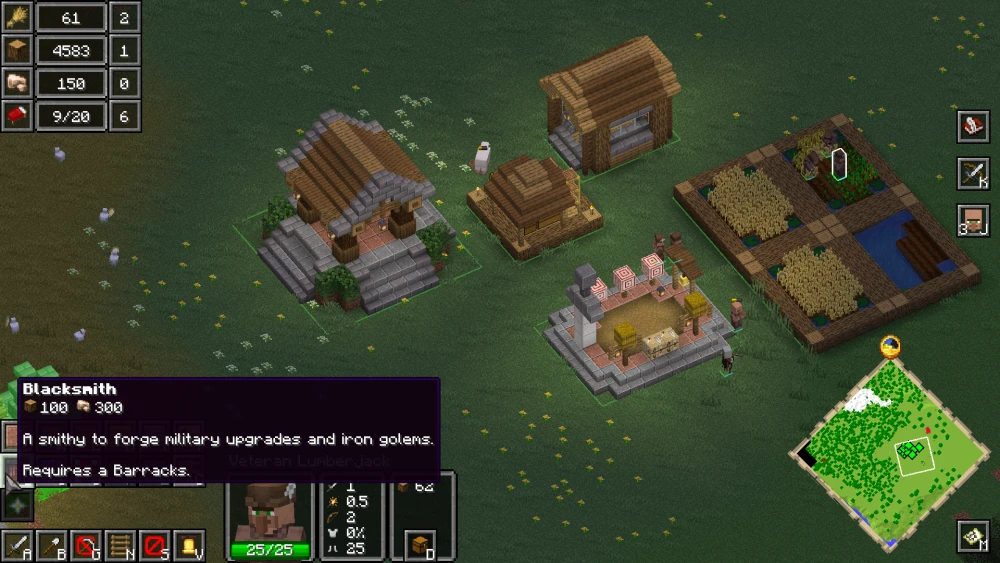Choose the shovel build action button
Viewport: 1000px width, 563px height.
[x=52, y=546]
